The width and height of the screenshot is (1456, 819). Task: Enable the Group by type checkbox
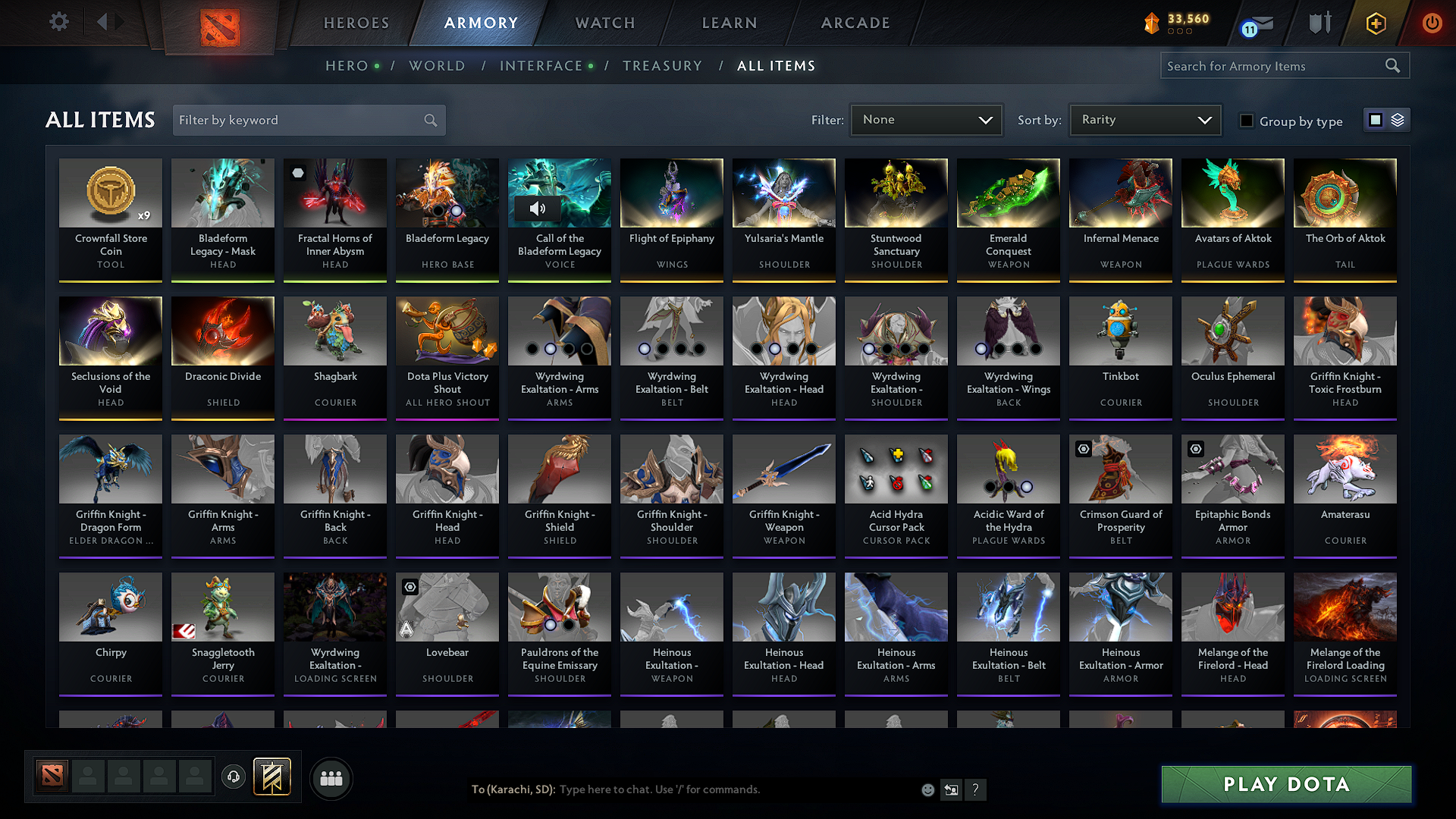point(1246,121)
